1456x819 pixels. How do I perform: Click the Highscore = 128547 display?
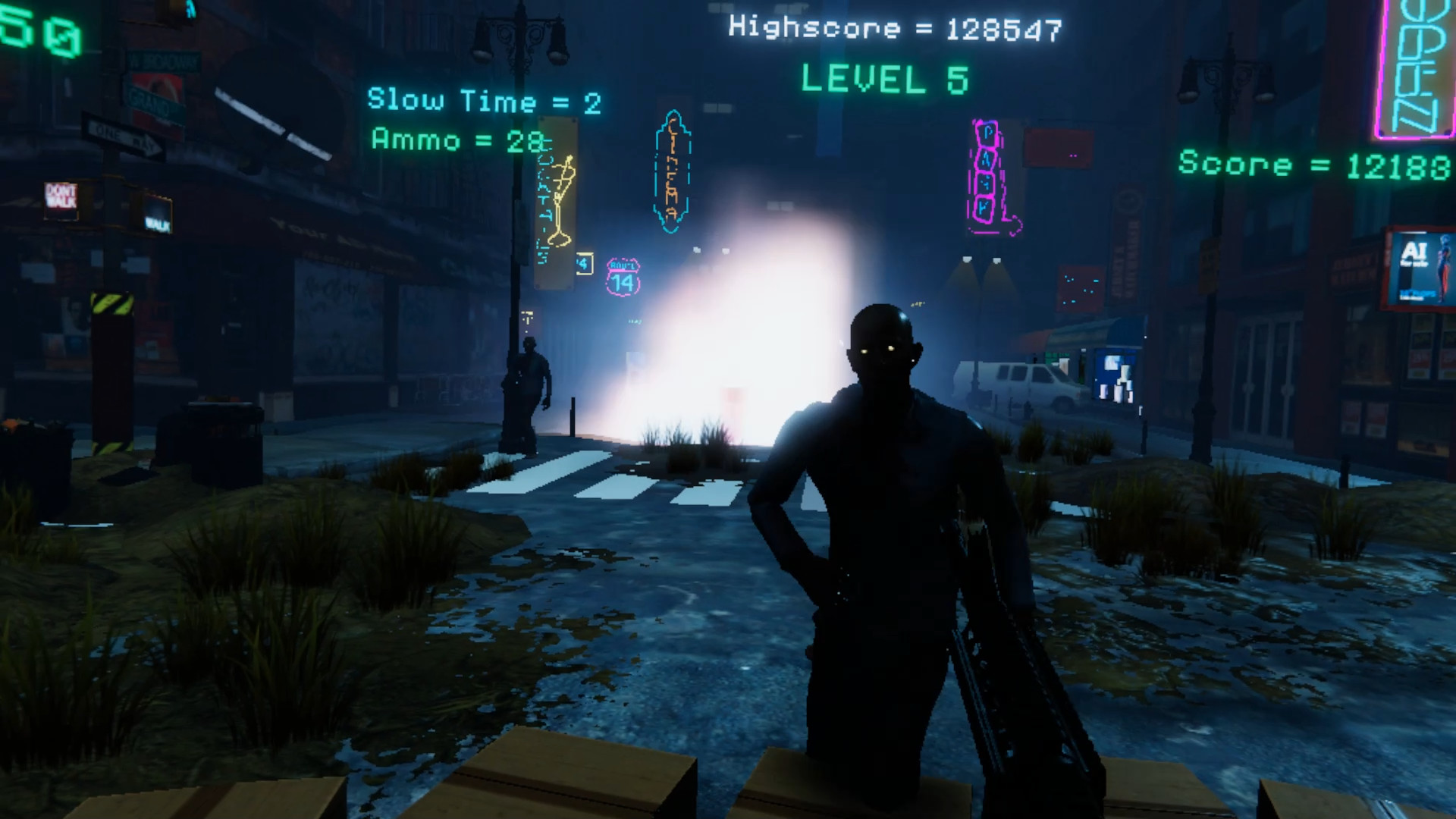(x=895, y=27)
